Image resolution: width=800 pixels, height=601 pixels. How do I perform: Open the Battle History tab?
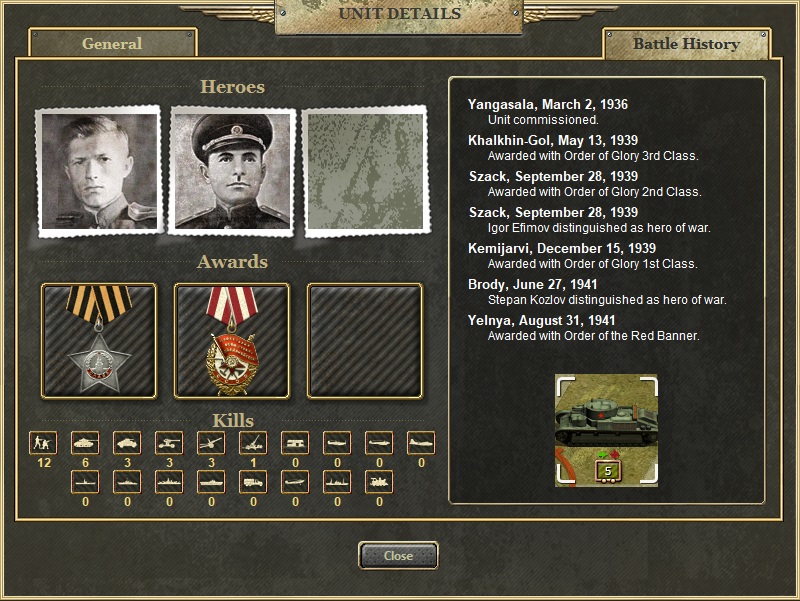coord(686,44)
